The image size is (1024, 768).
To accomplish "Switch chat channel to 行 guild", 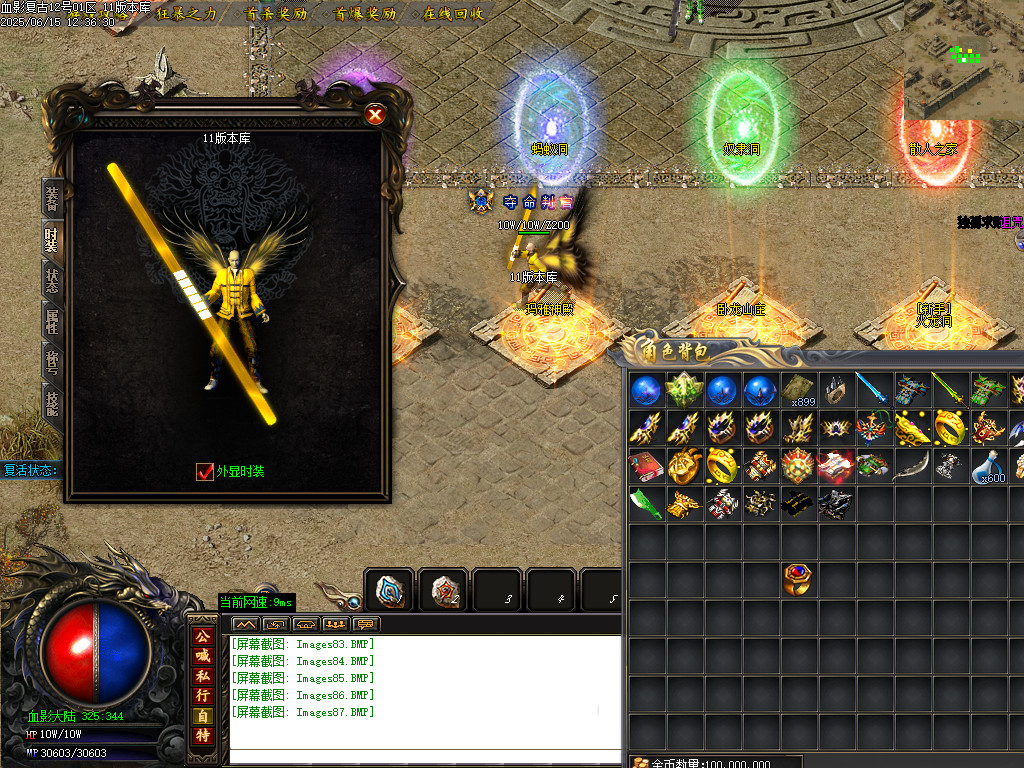I will coord(203,695).
